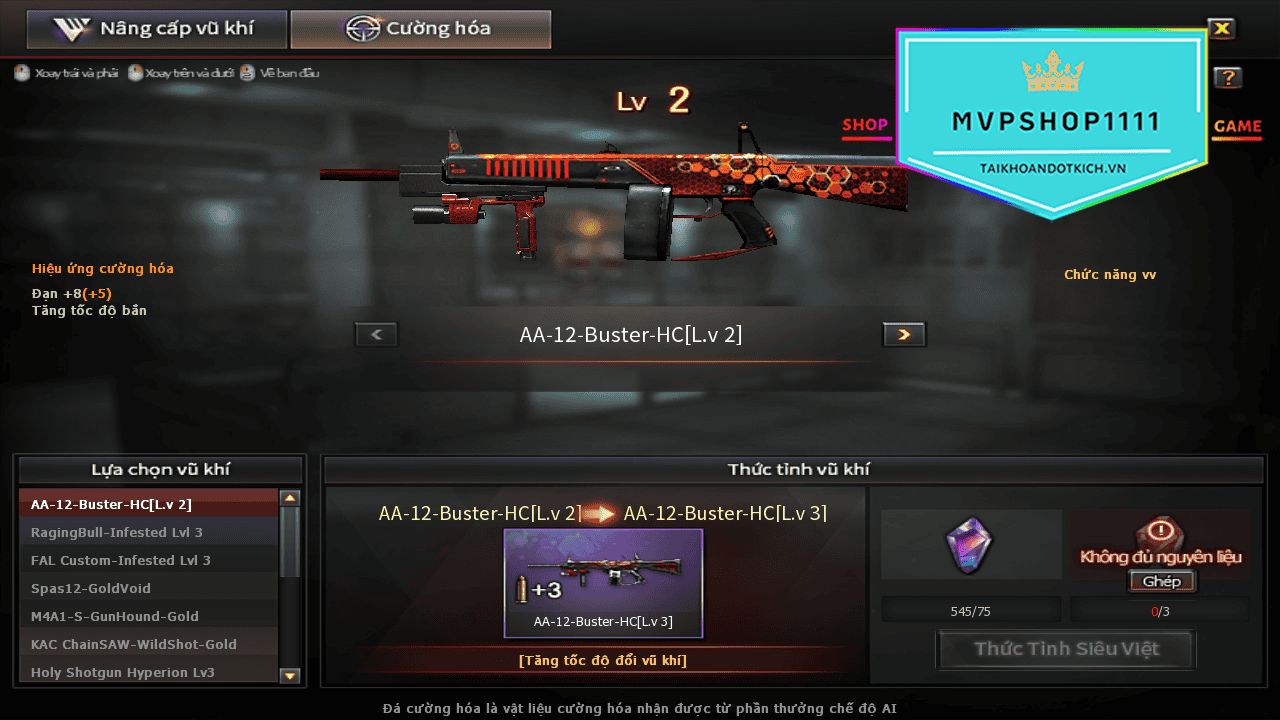The width and height of the screenshot is (1280, 720).
Task: Switch to the Nâng cấp vũ khí tab
Action: [157, 29]
